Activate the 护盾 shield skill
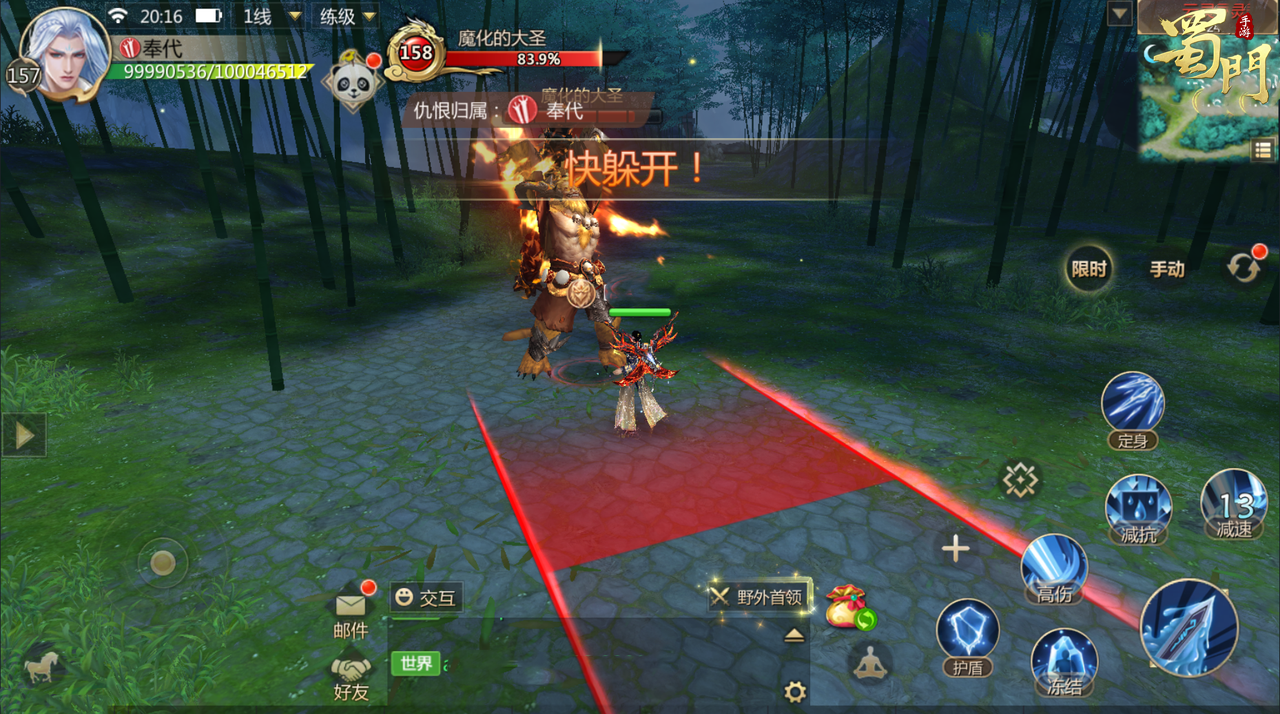Screen dimensions: 1280x714 click(967, 633)
